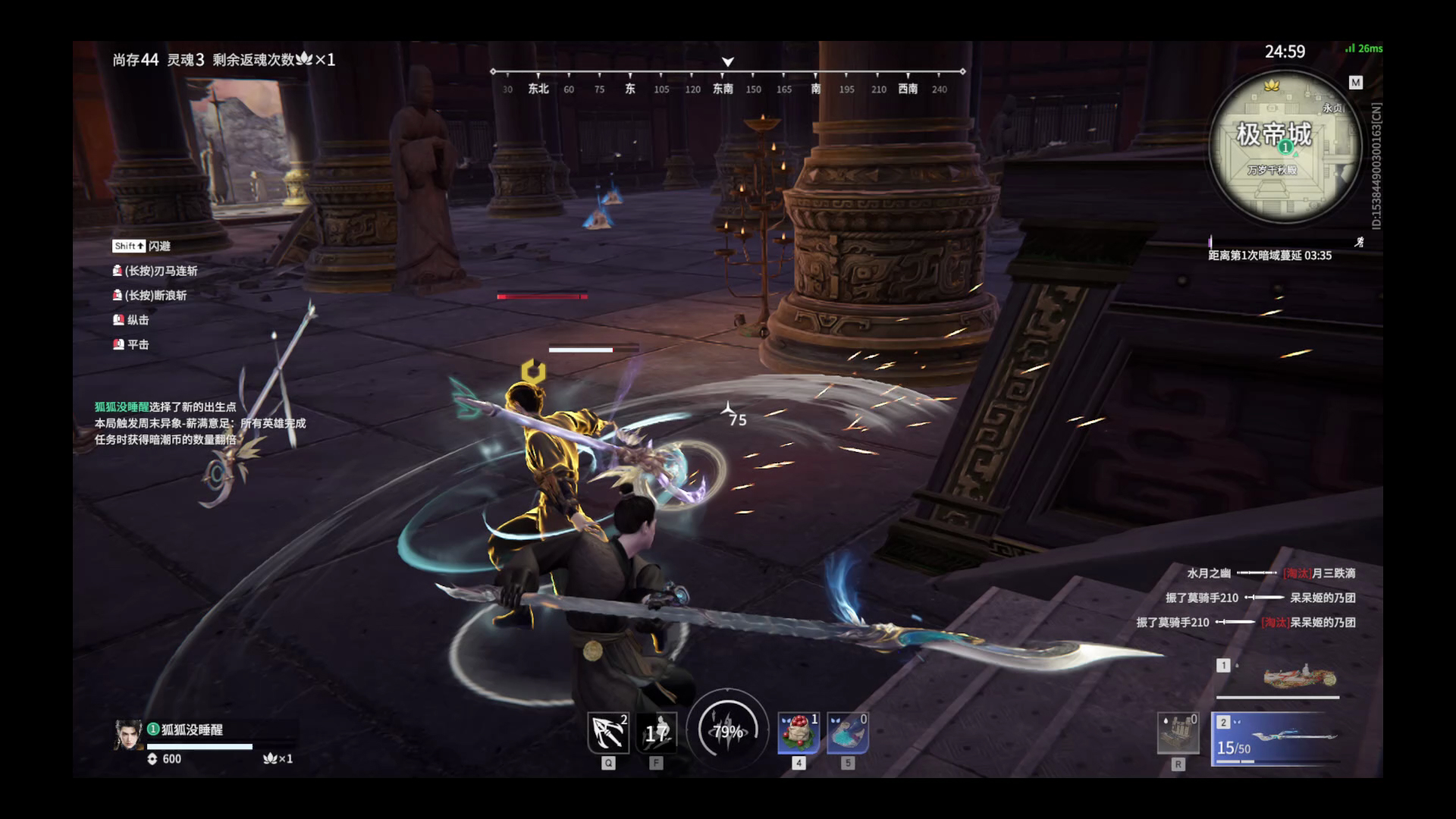Select the grappling hook item slot
Image resolution: width=1456 pixels, height=819 pixels.
point(608,733)
